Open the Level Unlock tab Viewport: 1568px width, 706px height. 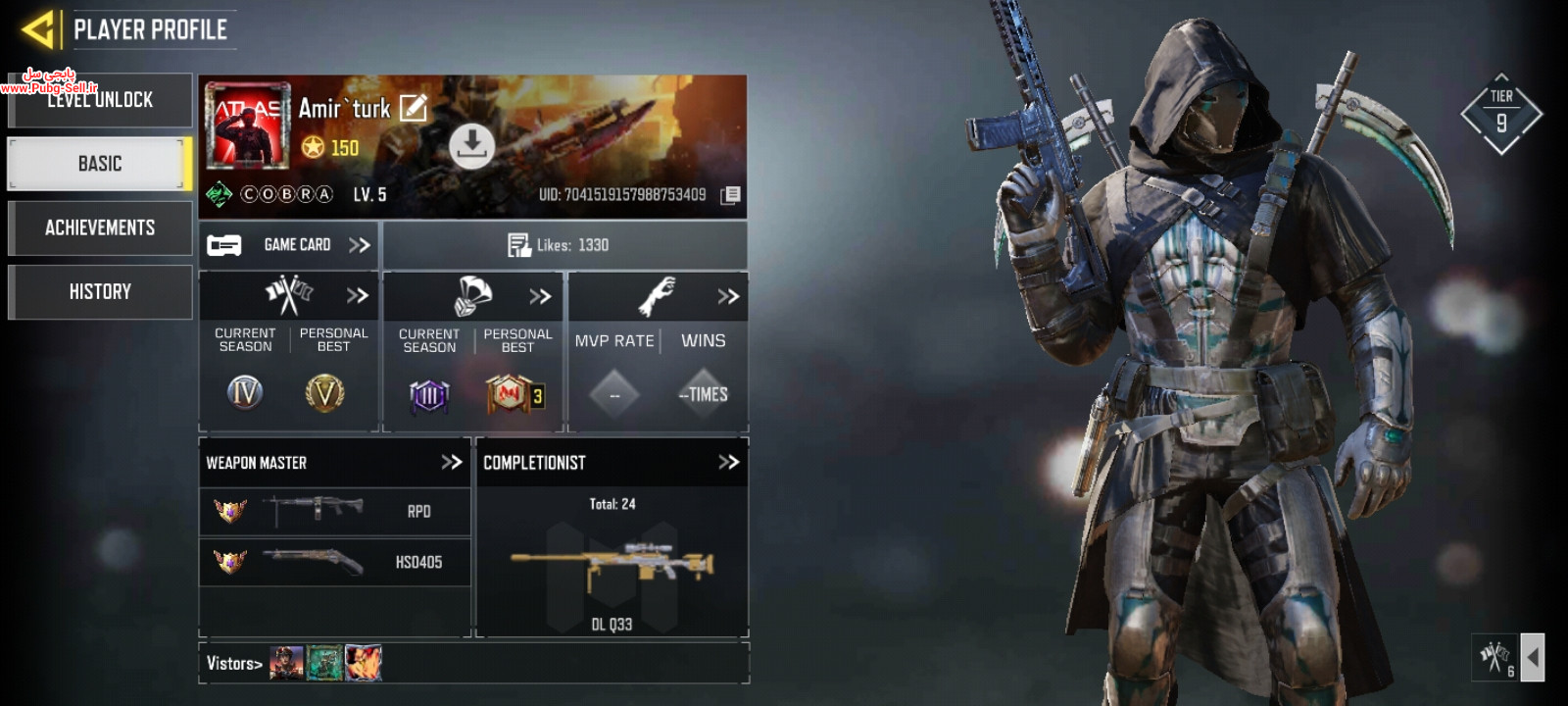pos(100,100)
